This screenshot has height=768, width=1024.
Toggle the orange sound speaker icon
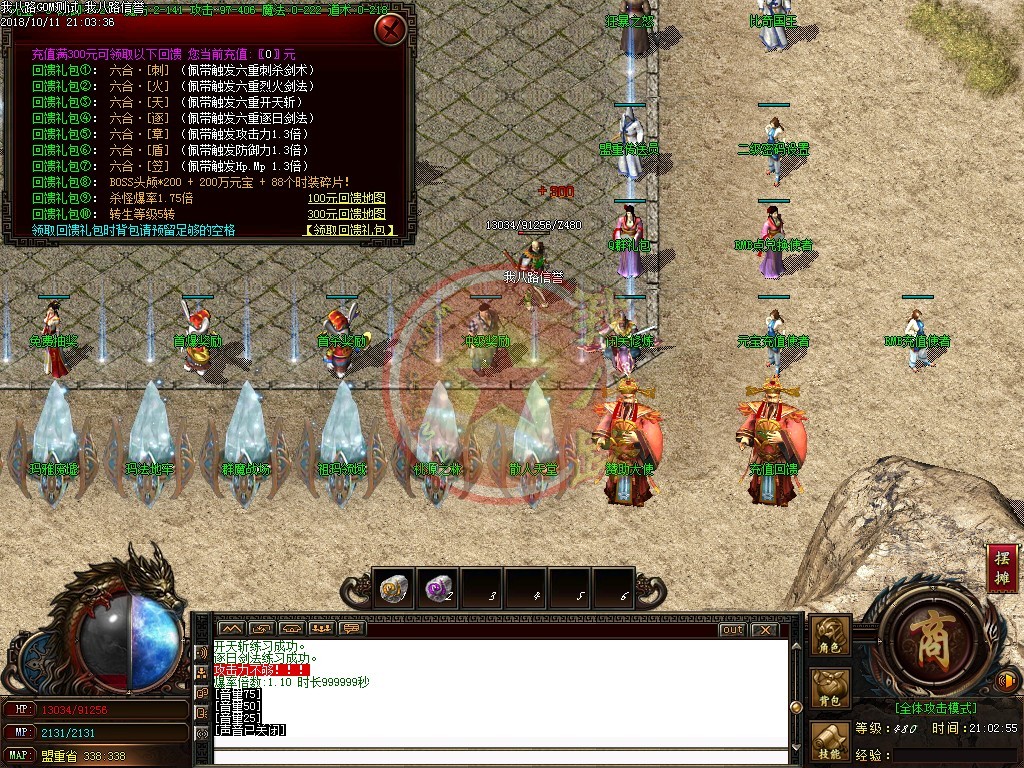1008,682
